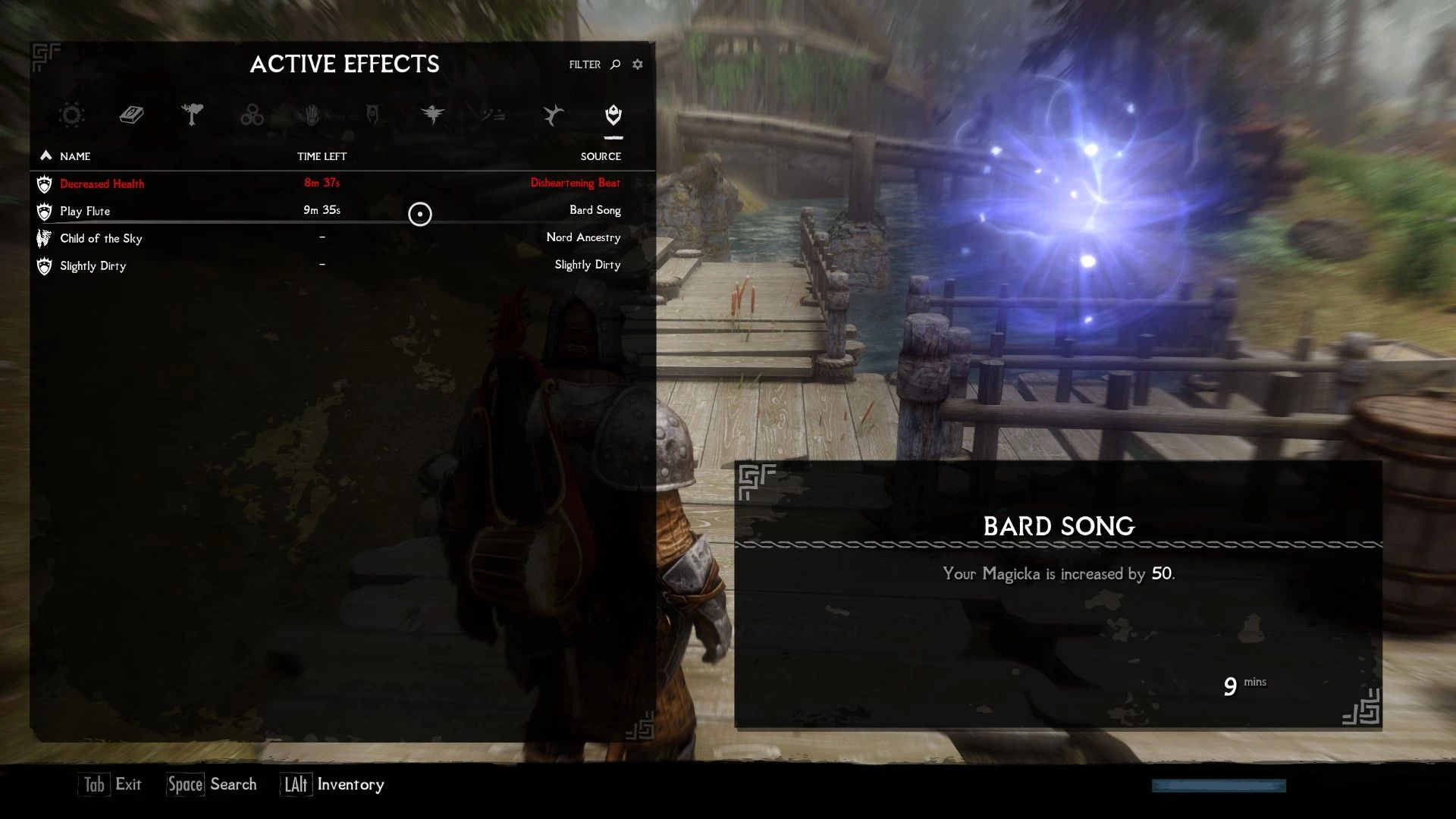Sort effects by the TIME LEFT column
Image resolution: width=1456 pixels, height=819 pixels.
pos(322,156)
